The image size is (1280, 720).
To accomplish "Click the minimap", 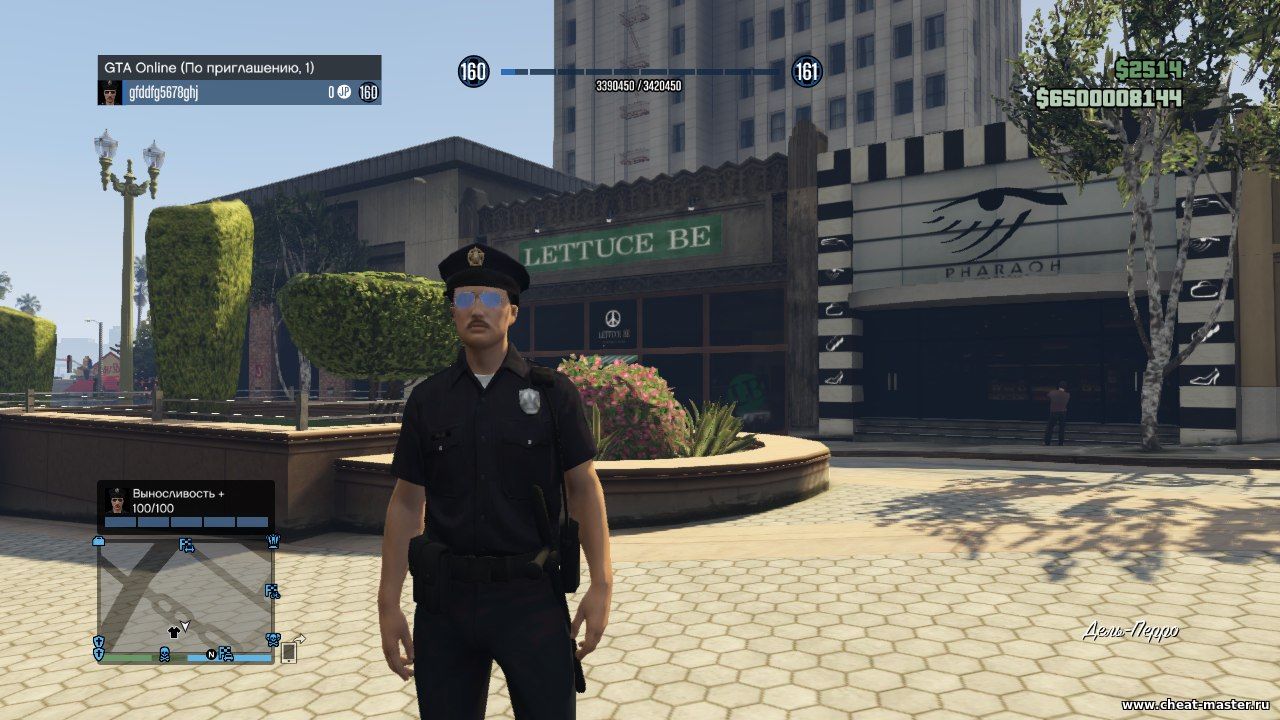I will point(185,595).
